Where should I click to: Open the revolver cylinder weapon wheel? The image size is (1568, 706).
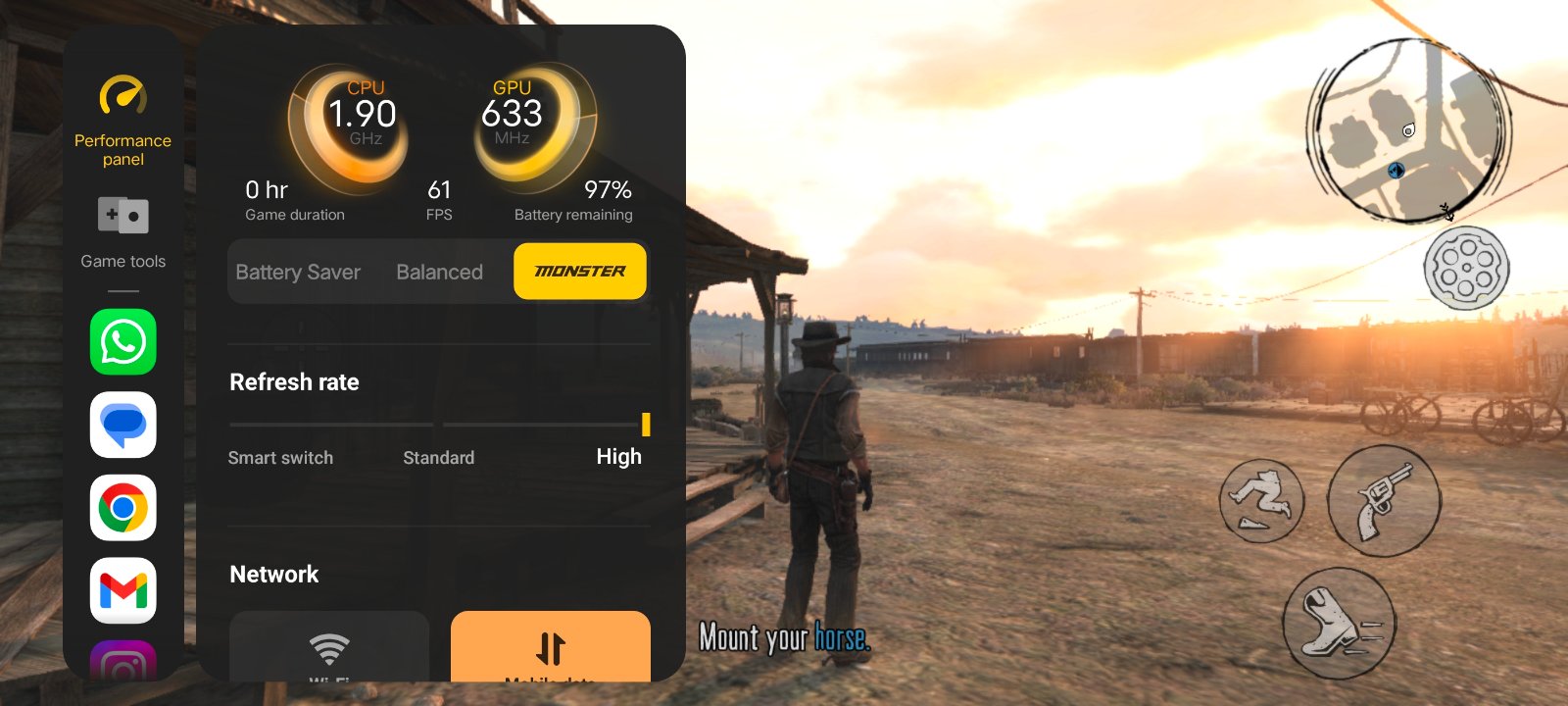(x=1466, y=268)
